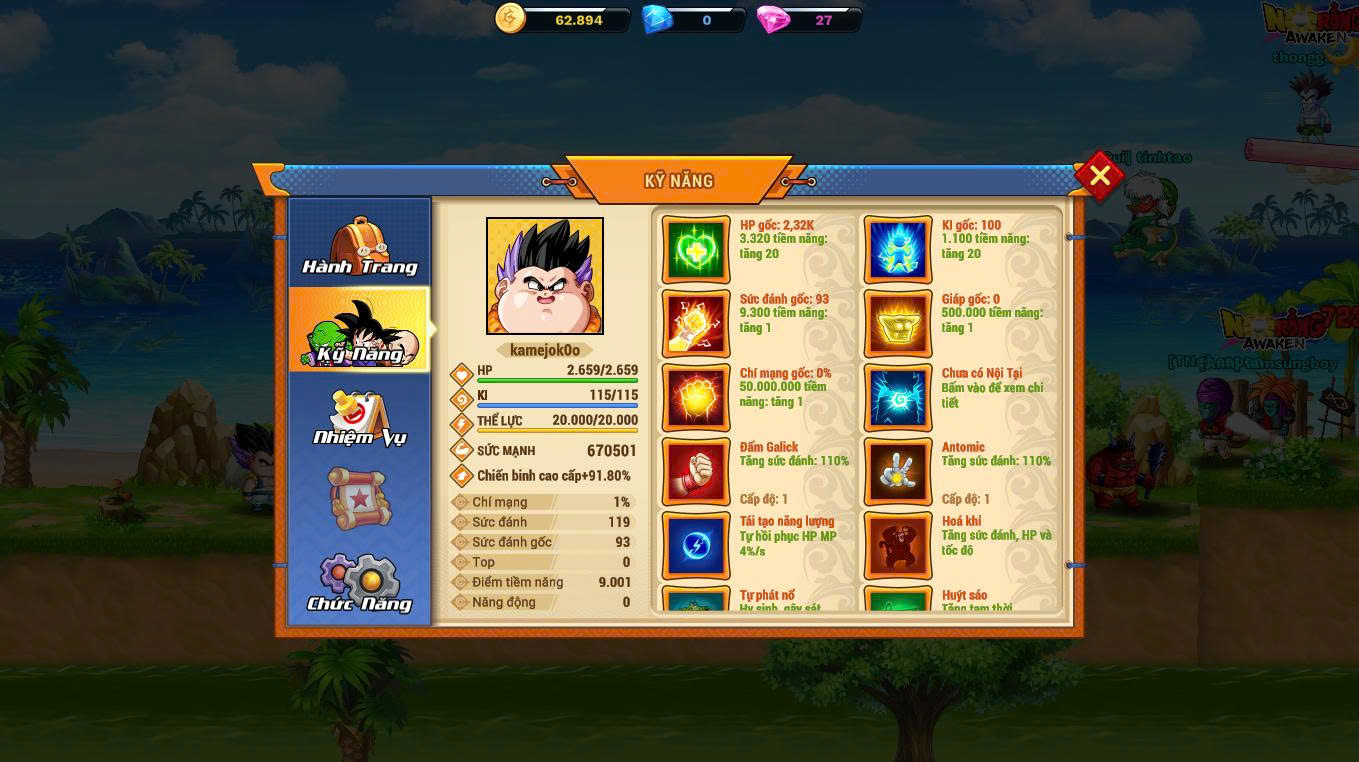Viewport: 1359px width, 762px height.
Task: Open the Nhiệm Vụ tab
Action: pyautogui.click(x=359, y=415)
